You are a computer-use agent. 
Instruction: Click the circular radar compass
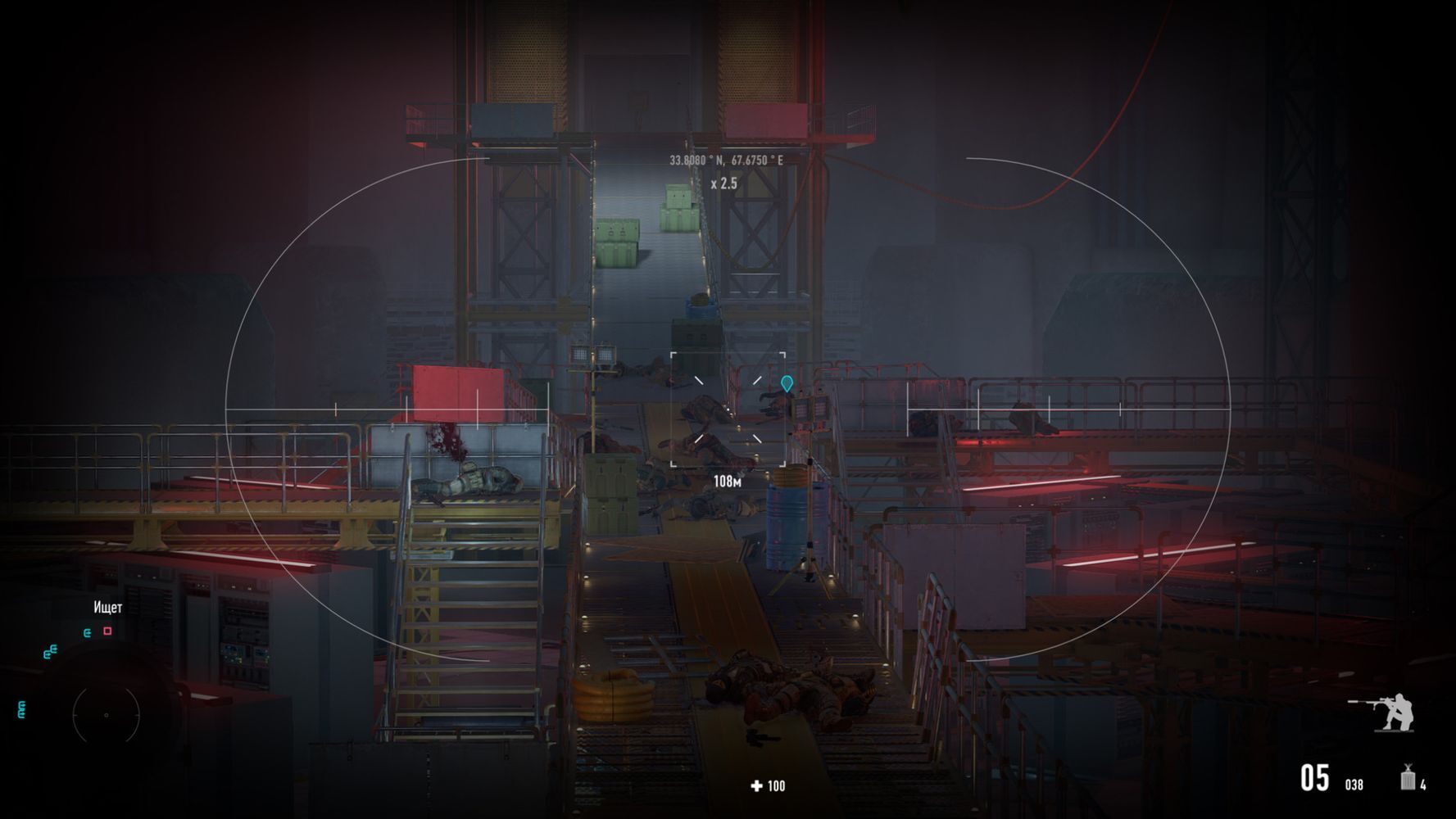point(107,715)
